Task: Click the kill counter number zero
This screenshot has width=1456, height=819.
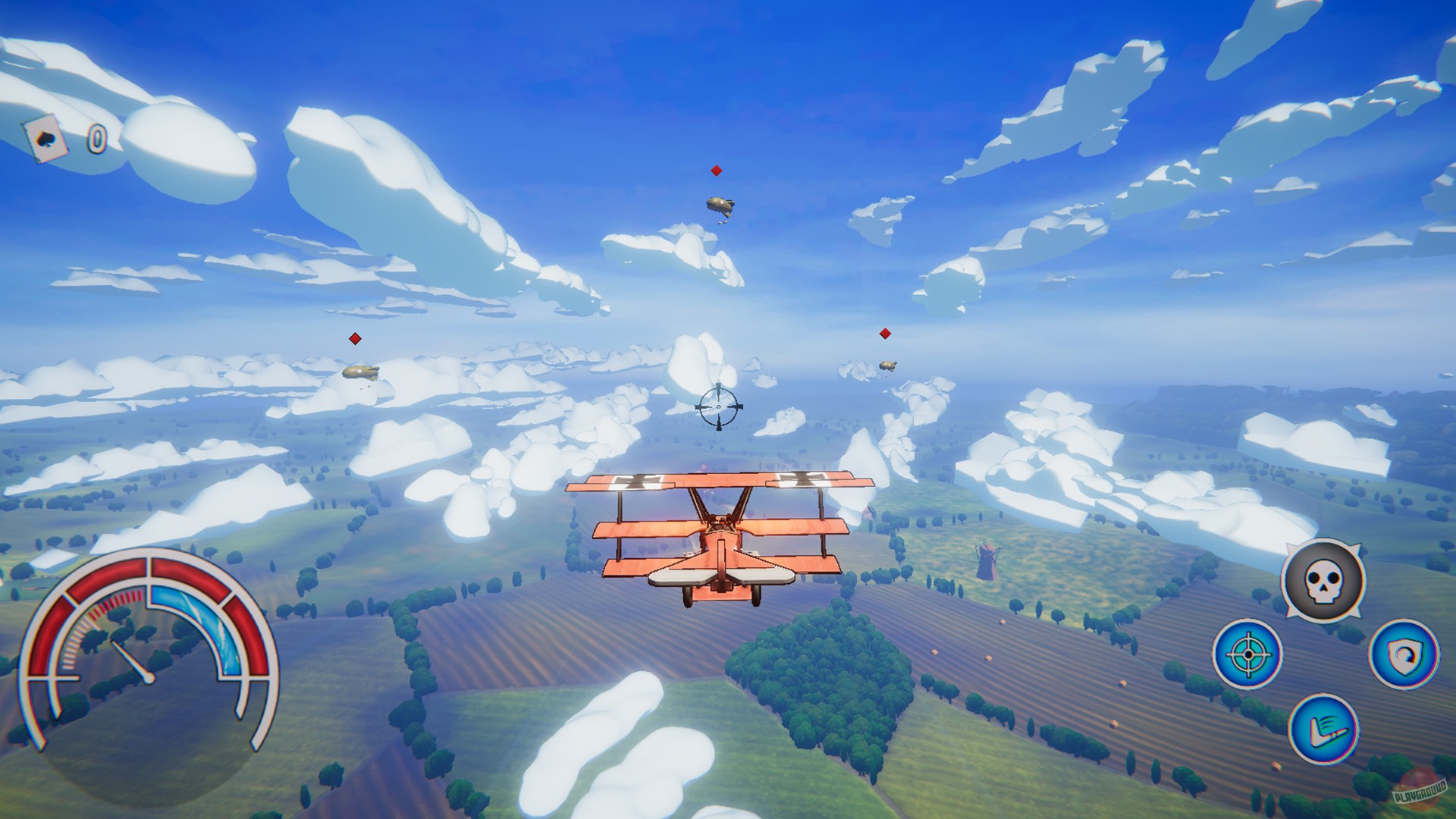Action: pyautogui.click(x=97, y=139)
